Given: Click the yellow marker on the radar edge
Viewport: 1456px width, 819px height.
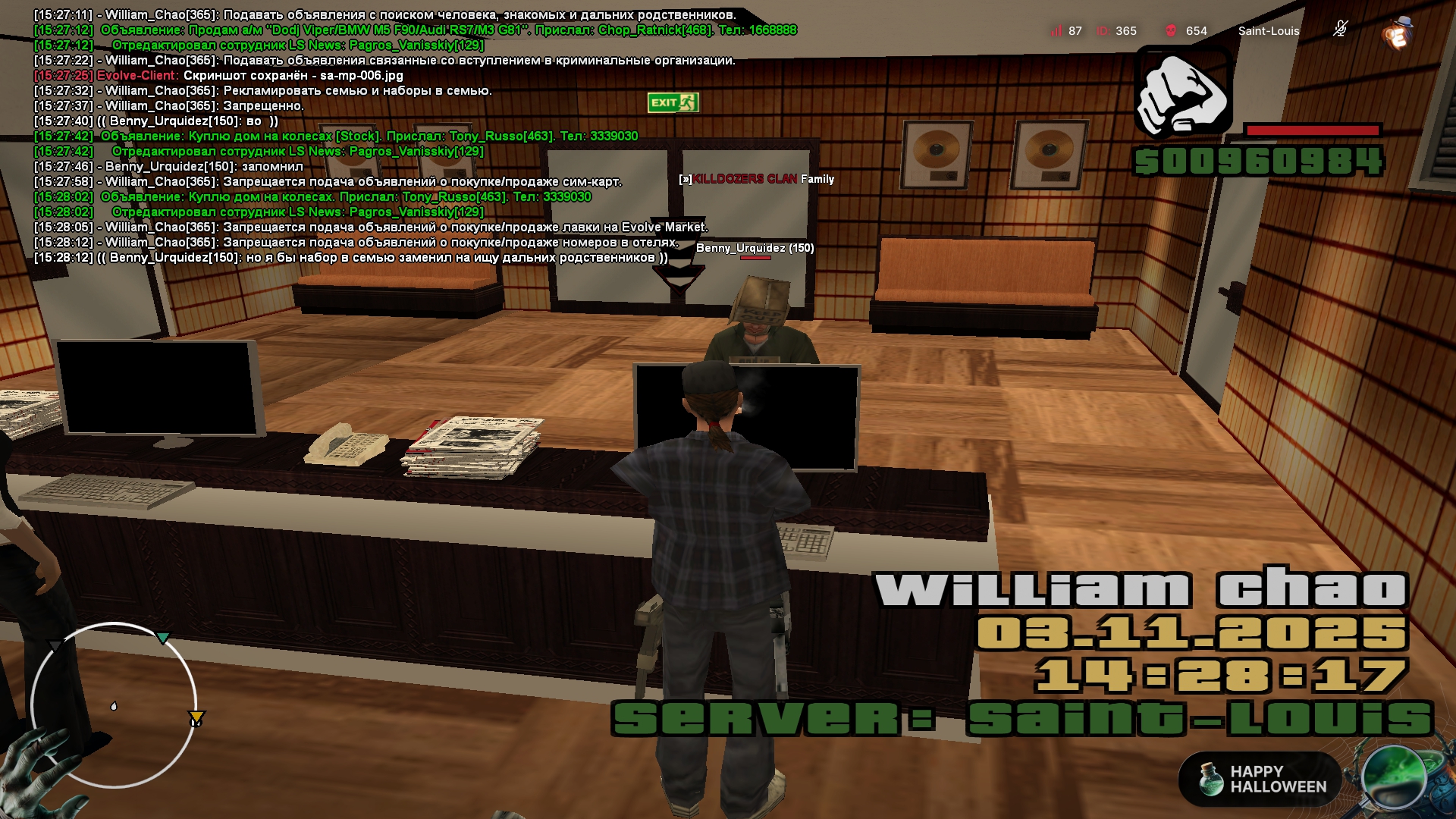Looking at the screenshot, I should (x=196, y=717).
